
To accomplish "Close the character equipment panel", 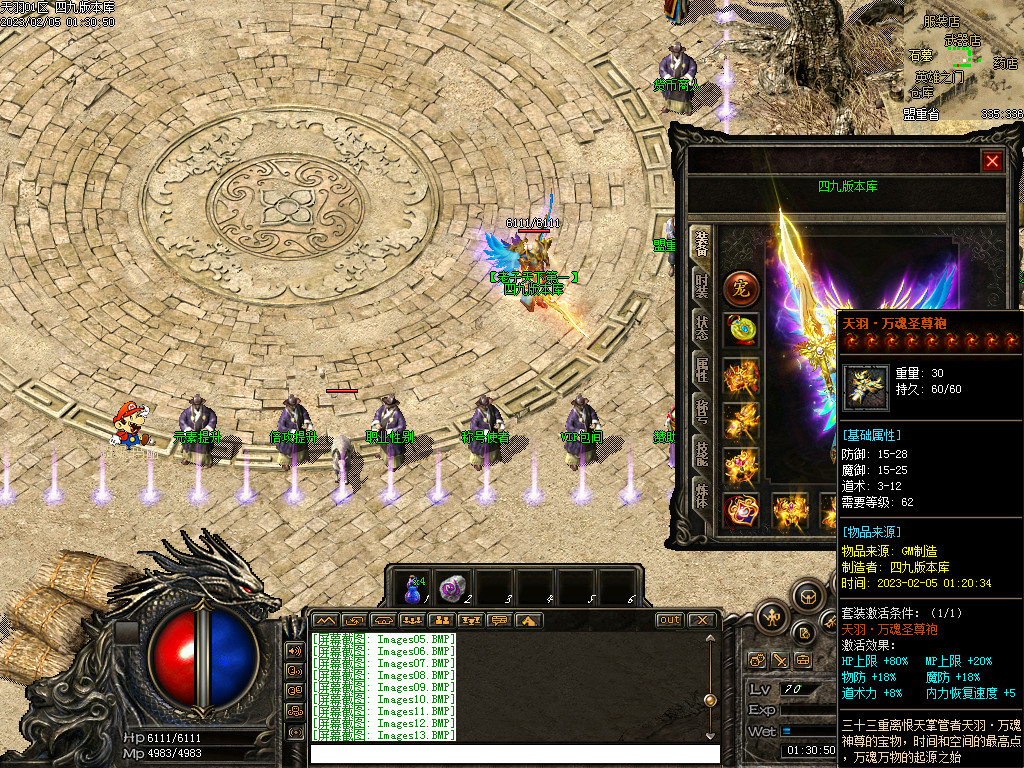I will coord(991,161).
